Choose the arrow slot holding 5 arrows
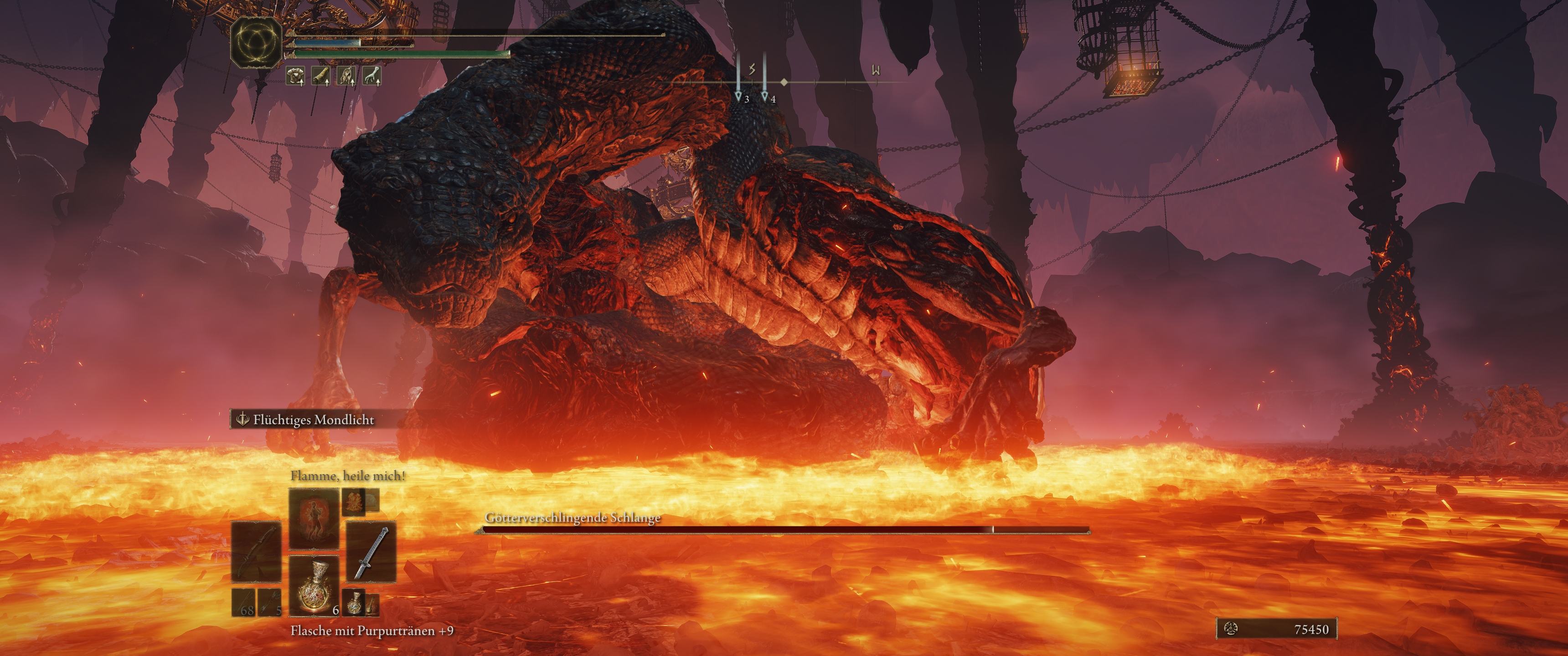Image resolution: width=1568 pixels, height=656 pixels. (270, 603)
